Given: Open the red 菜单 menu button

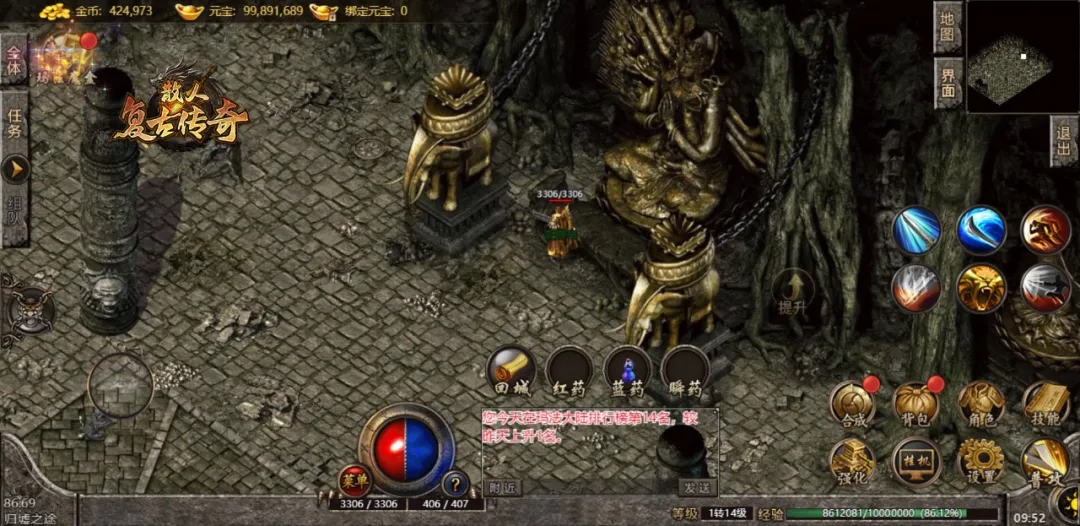Looking at the screenshot, I should click(x=354, y=481).
